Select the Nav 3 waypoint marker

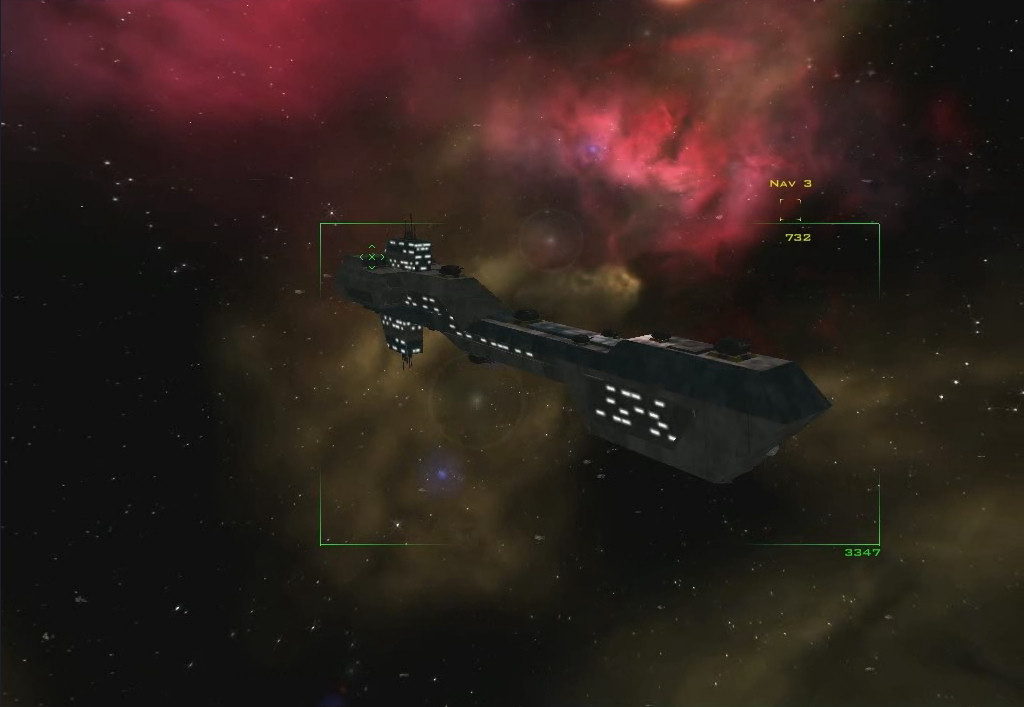[x=790, y=210]
